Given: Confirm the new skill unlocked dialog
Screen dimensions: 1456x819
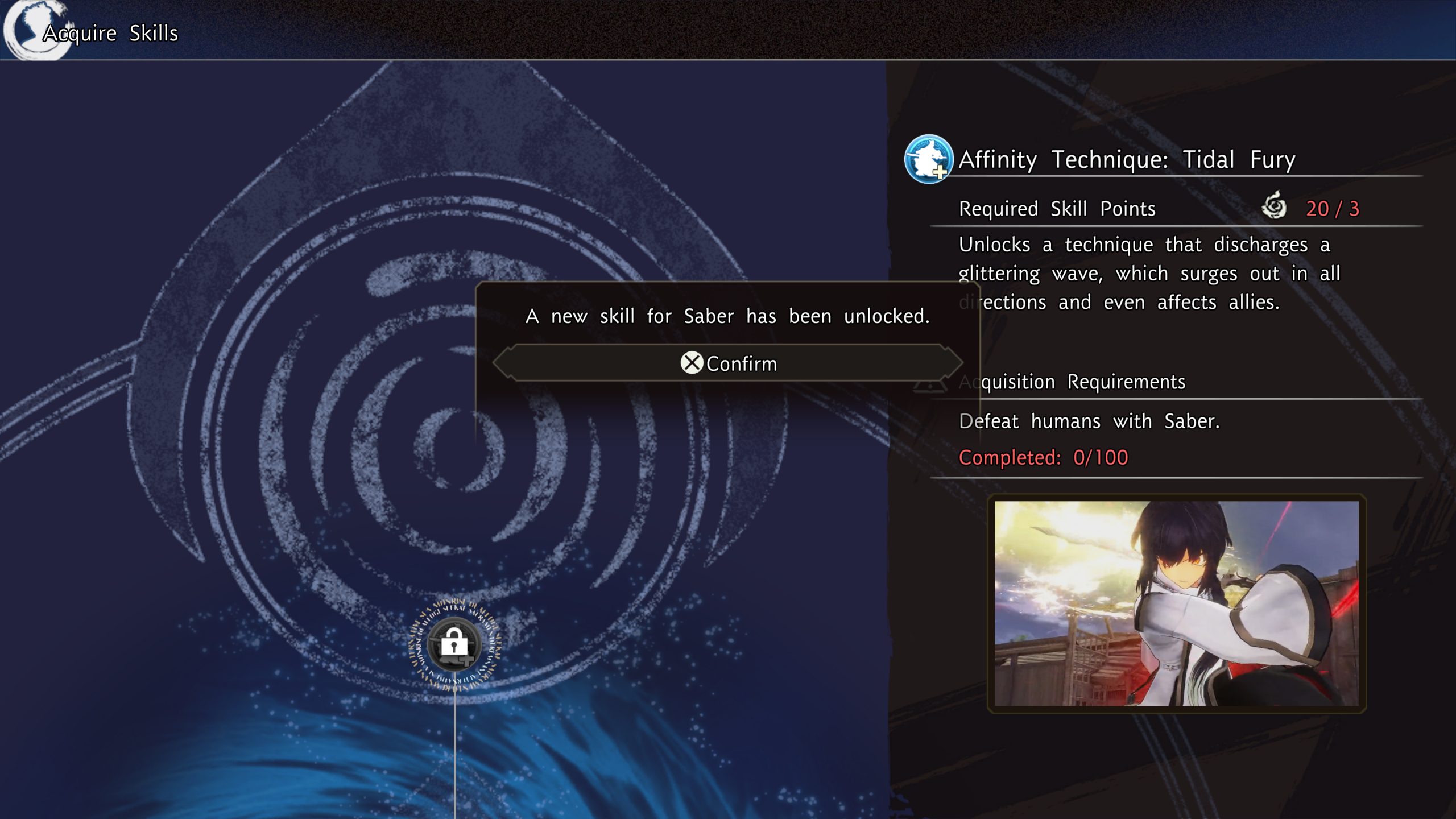Looking at the screenshot, I should tap(728, 363).
